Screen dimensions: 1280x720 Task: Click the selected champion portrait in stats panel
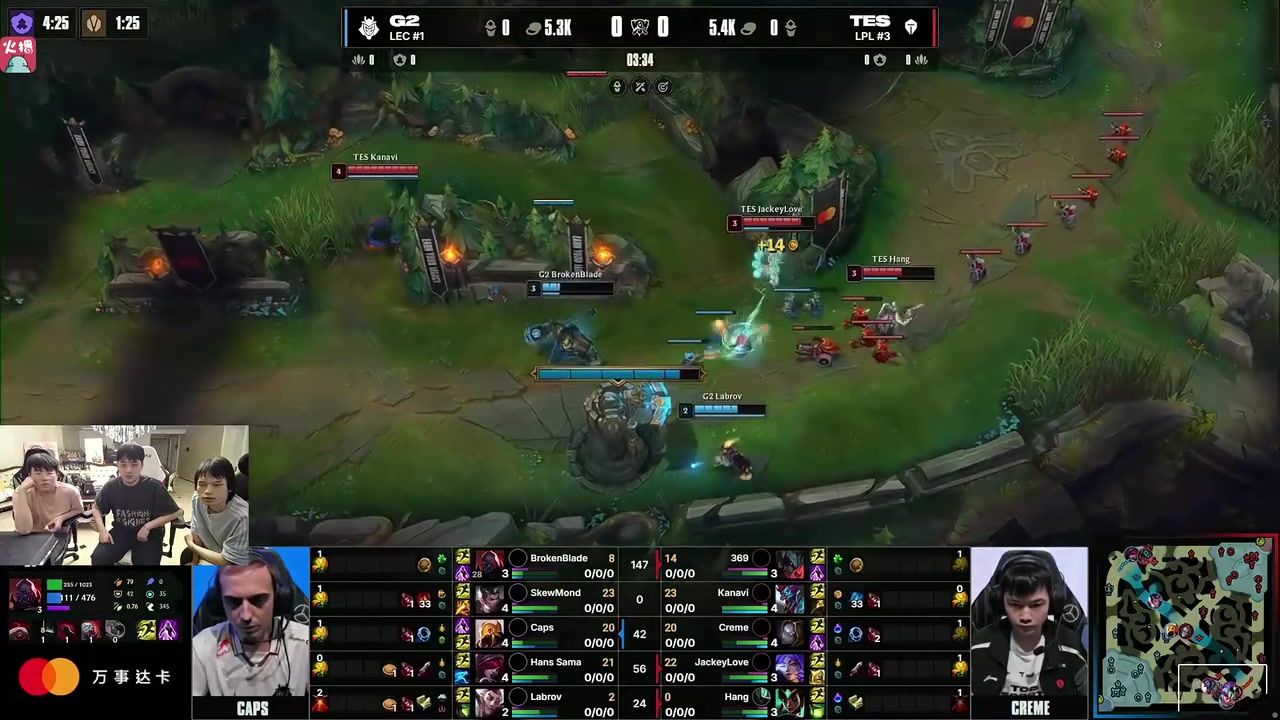point(25,594)
